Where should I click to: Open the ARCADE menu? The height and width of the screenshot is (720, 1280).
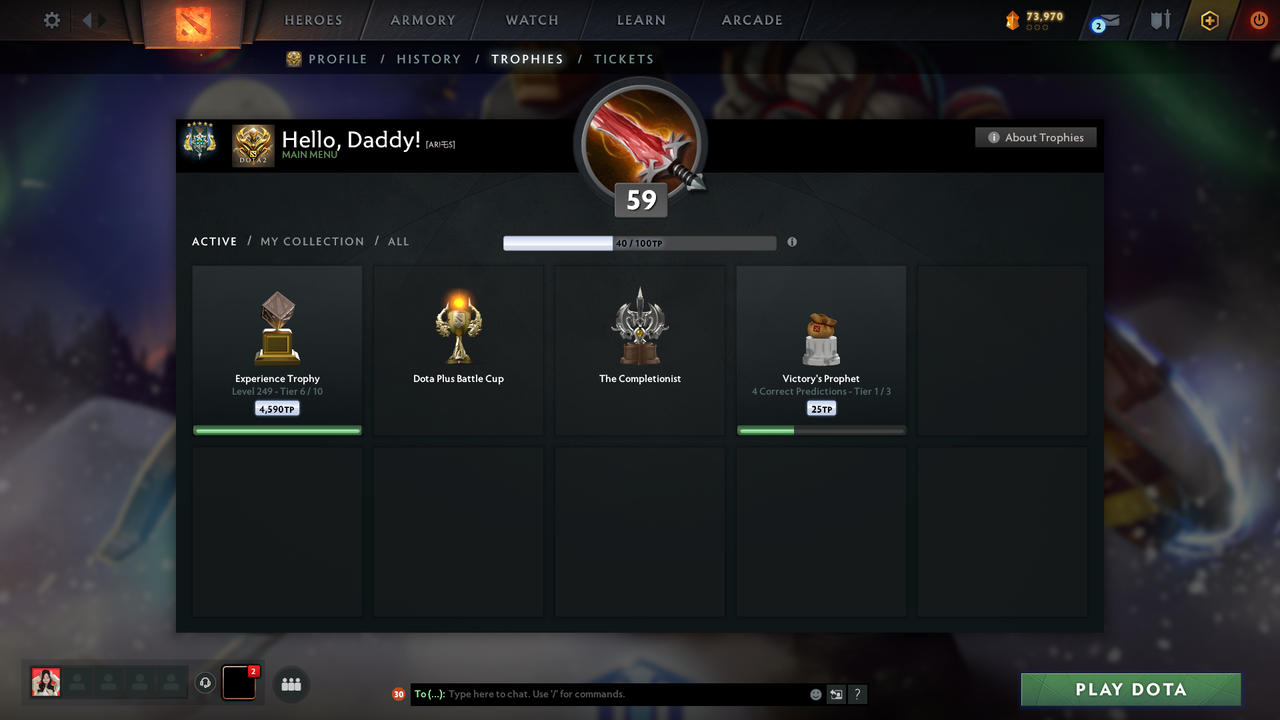click(751, 20)
